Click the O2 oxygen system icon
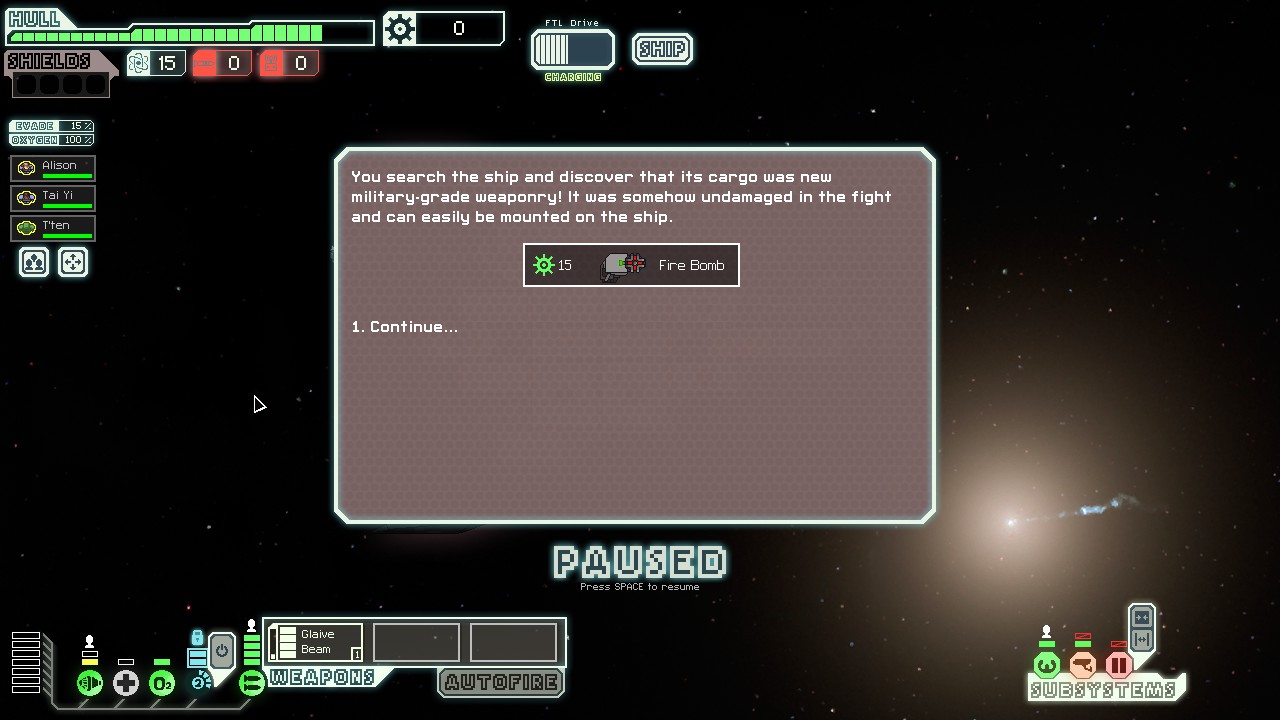This screenshot has height=720, width=1280. [x=162, y=683]
